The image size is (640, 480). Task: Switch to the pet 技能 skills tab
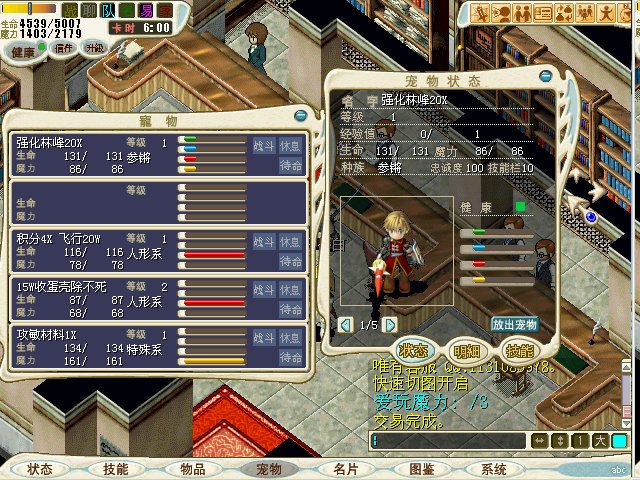tap(519, 350)
